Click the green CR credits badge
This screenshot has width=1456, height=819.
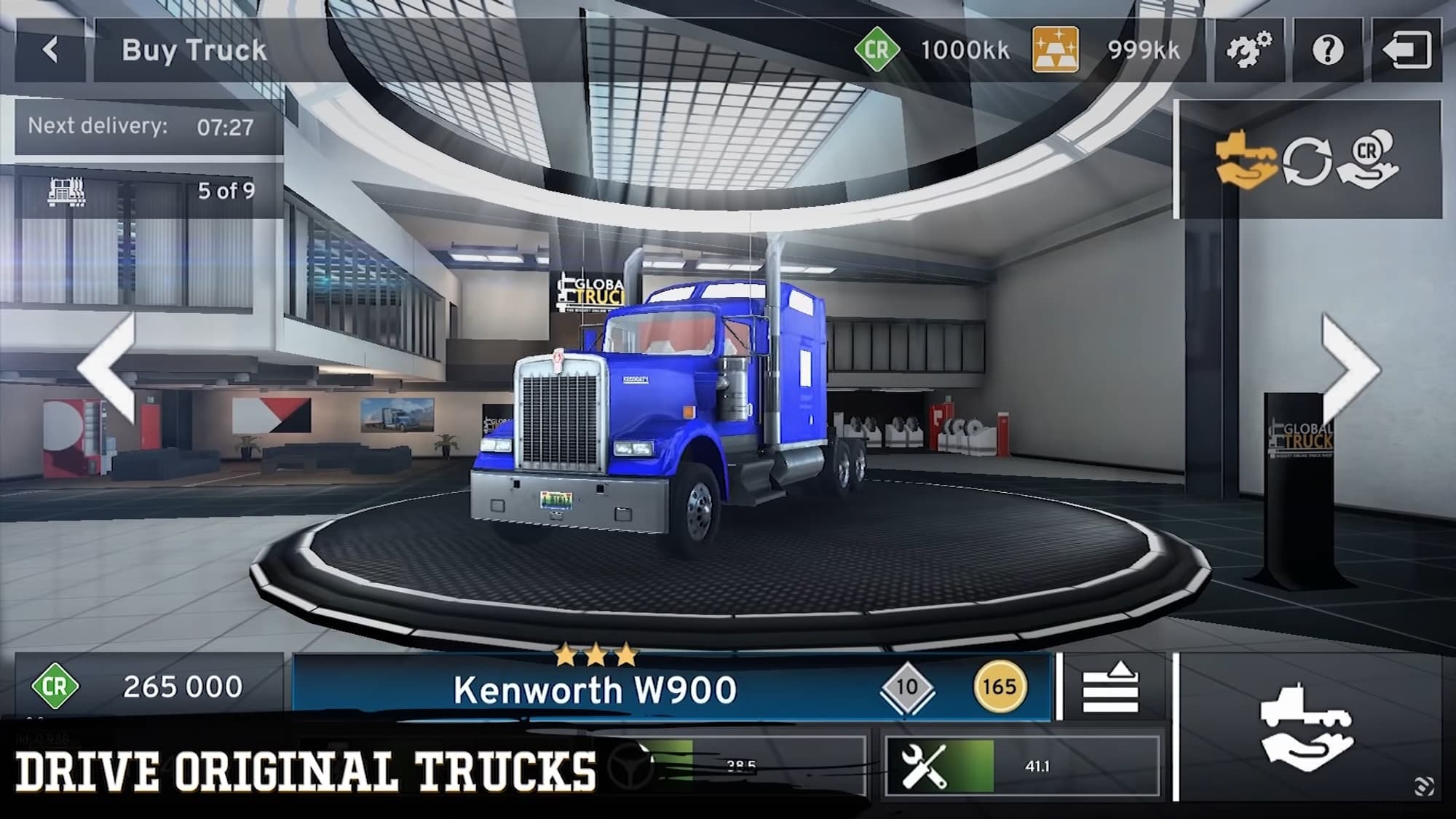click(878, 49)
